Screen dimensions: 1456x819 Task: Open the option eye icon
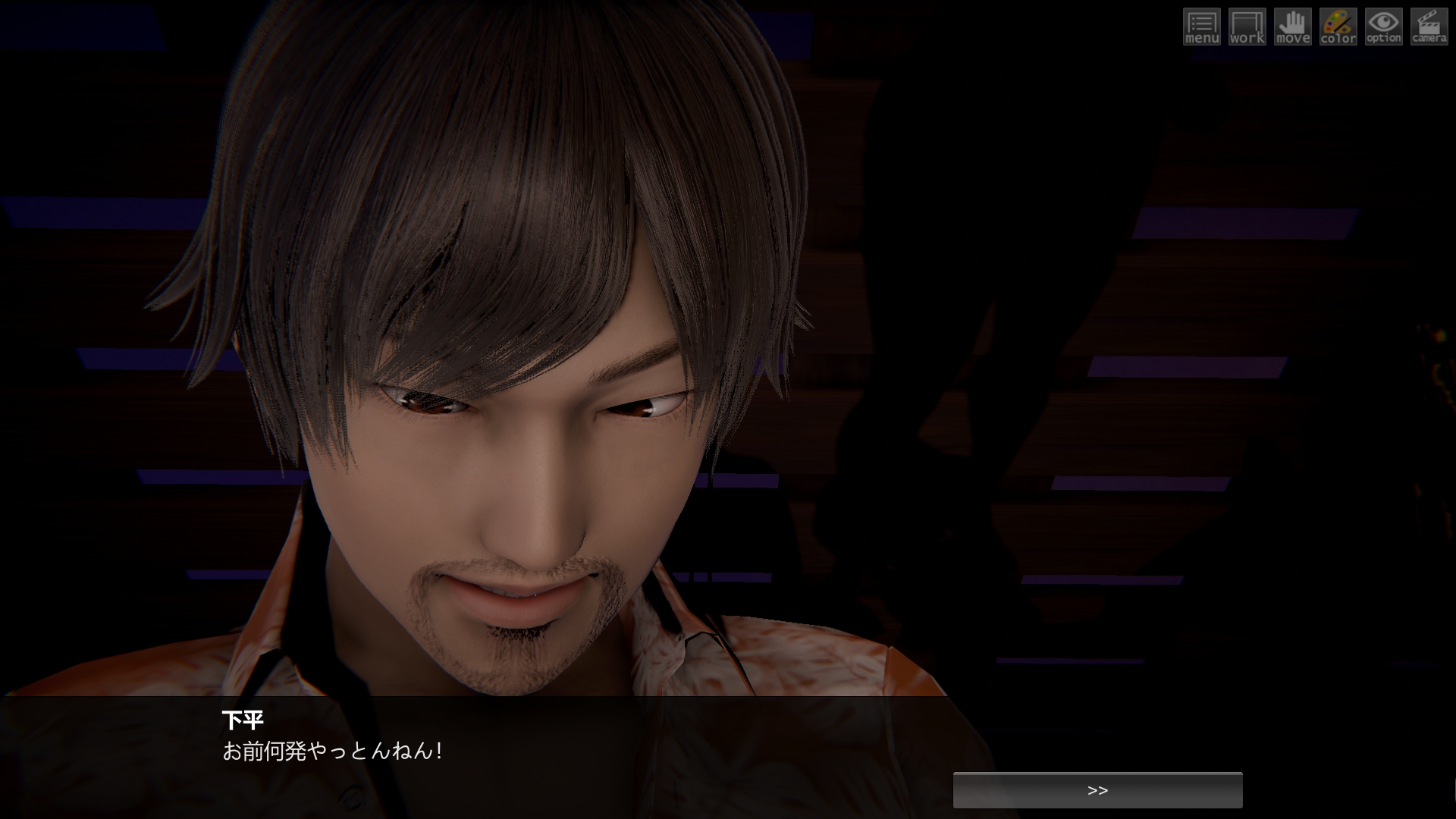click(1384, 27)
